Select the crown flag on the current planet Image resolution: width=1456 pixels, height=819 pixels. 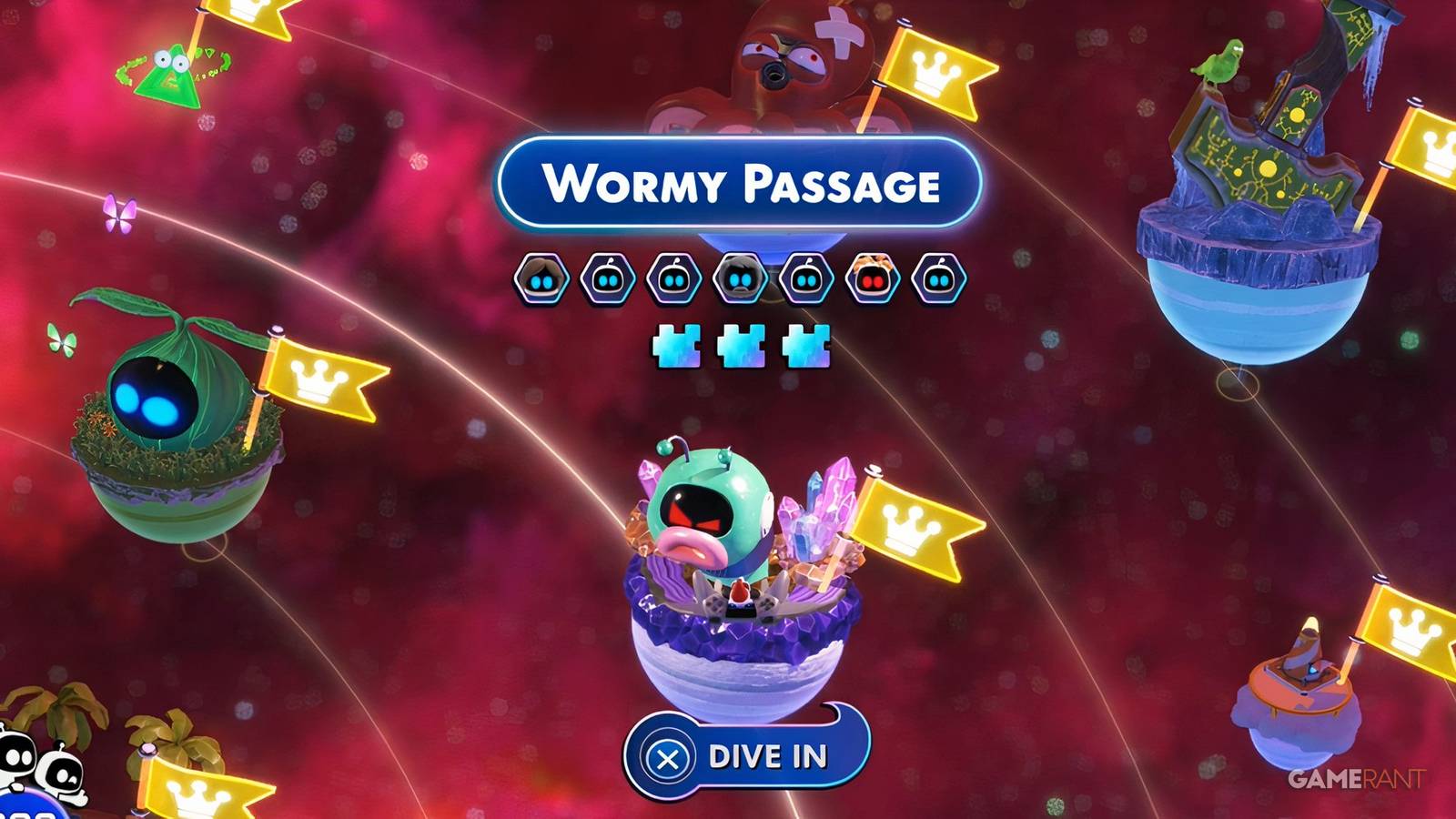tap(909, 525)
